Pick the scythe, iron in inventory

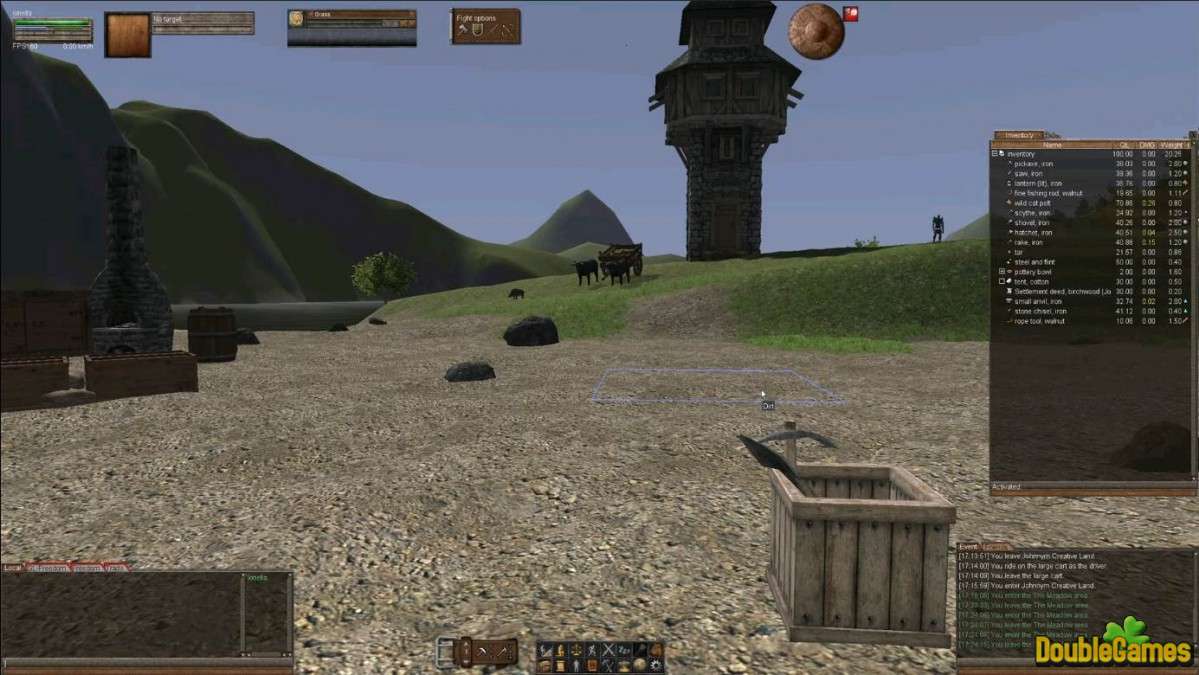(x=1032, y=212)
